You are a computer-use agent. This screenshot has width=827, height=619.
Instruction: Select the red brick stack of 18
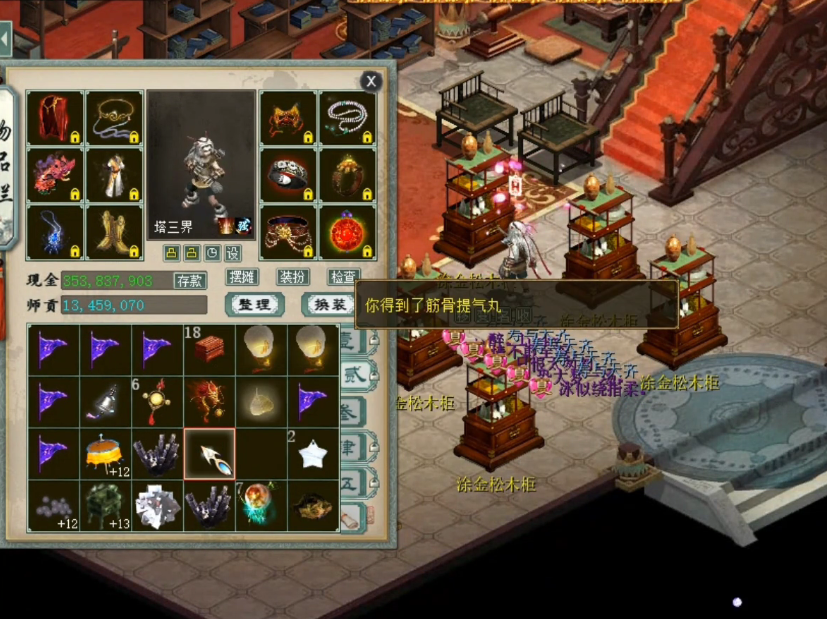pyautogui.click(x=209, y=349)
